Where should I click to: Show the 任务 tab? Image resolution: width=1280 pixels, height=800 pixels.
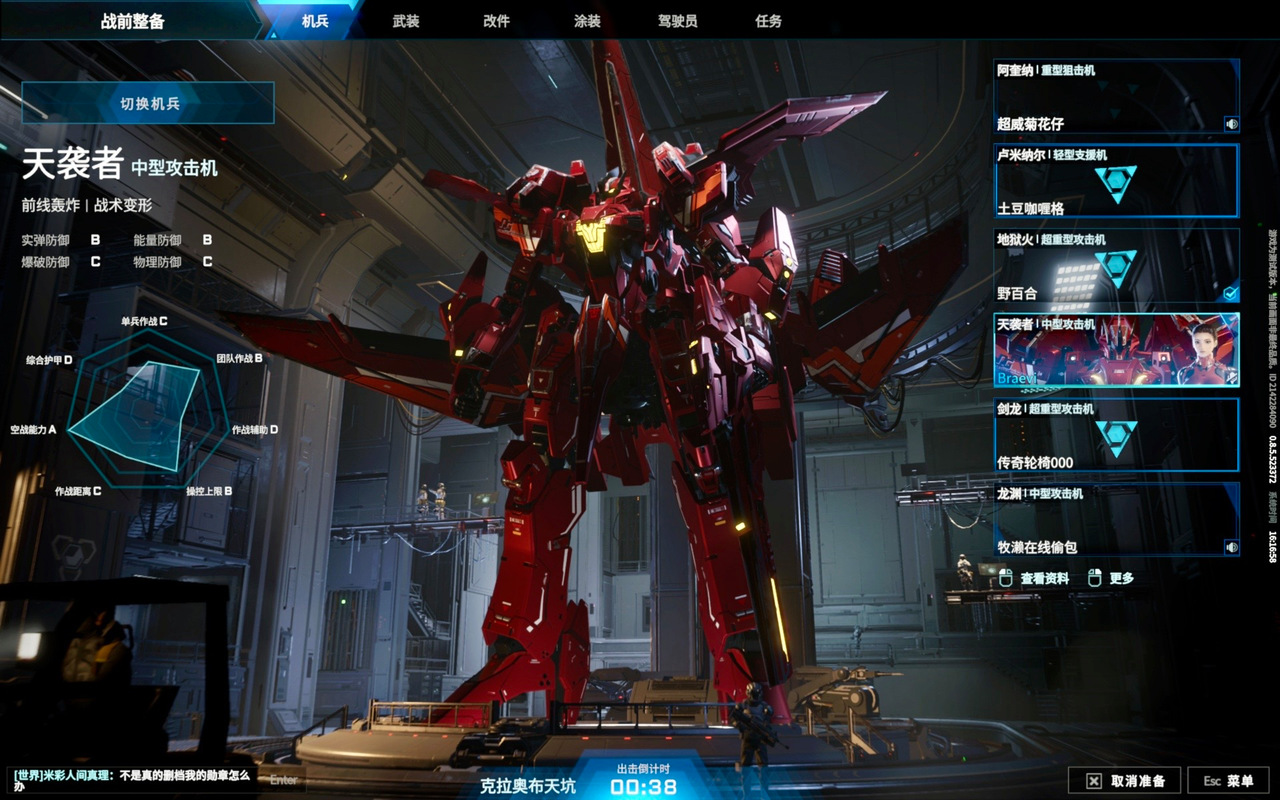[x=768, y=20]
